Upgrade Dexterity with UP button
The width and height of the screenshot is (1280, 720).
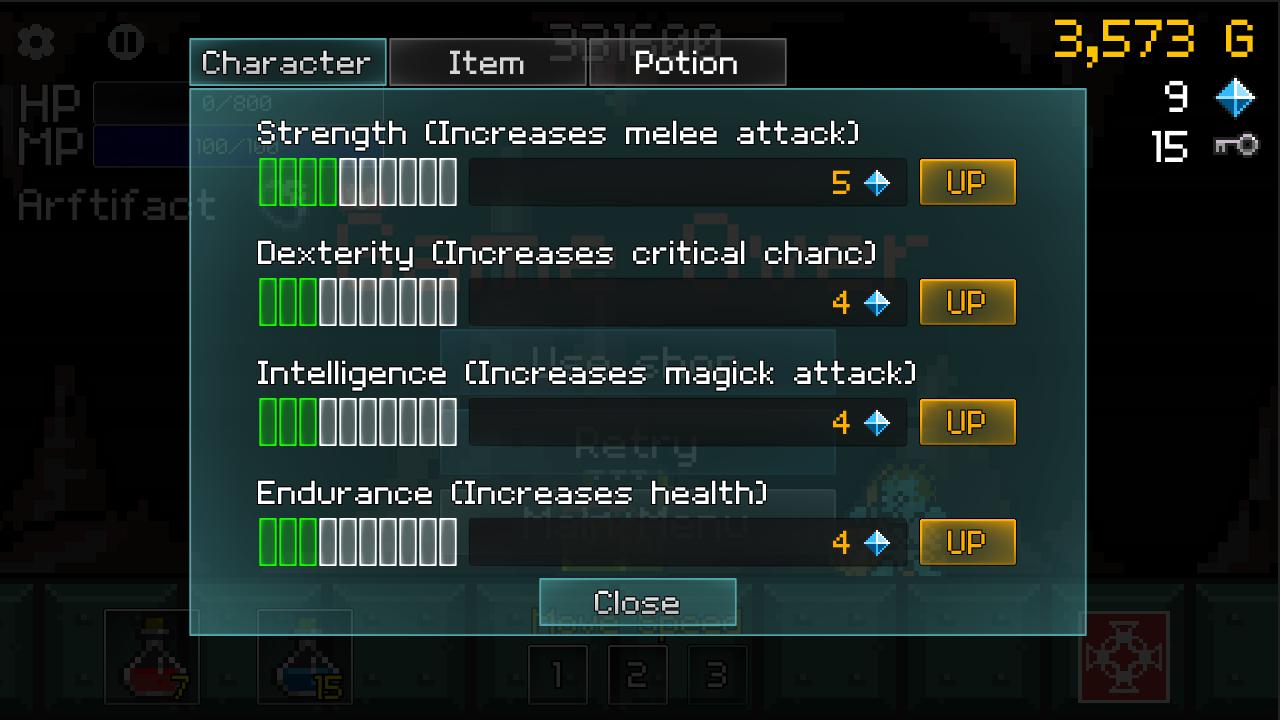tap(967, 301)
